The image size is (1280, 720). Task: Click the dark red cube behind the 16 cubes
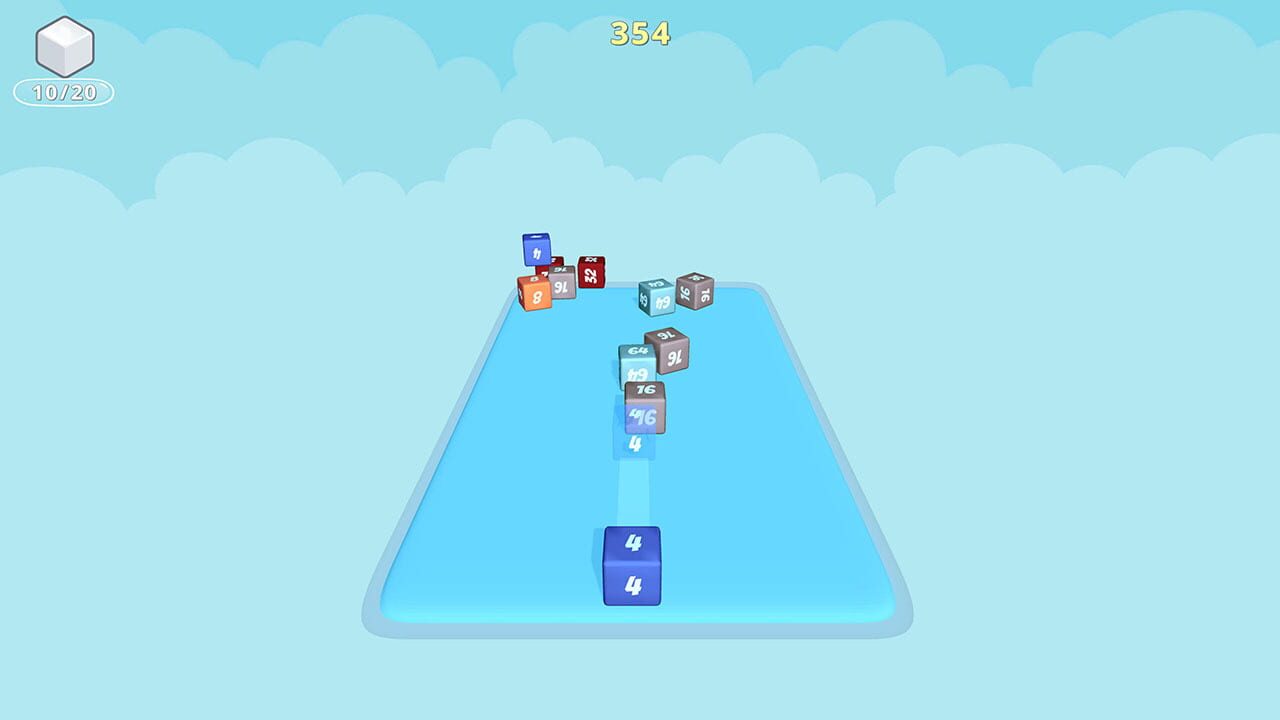point(556,264)
